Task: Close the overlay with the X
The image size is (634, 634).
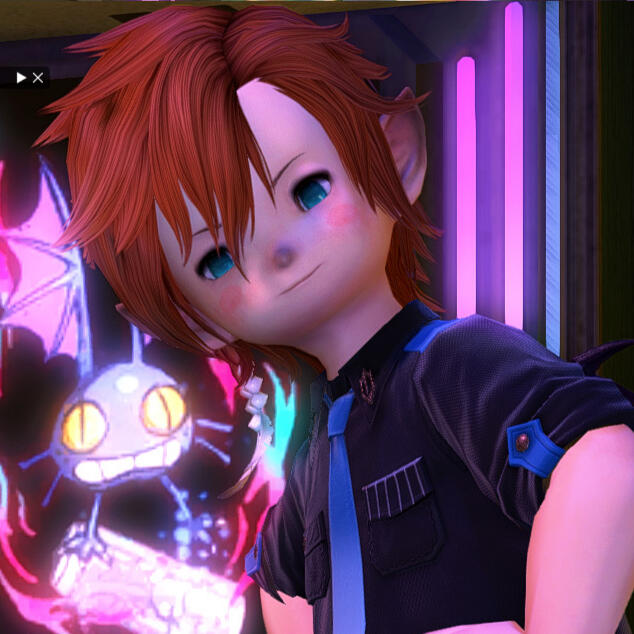Action: tap(38, 77)
